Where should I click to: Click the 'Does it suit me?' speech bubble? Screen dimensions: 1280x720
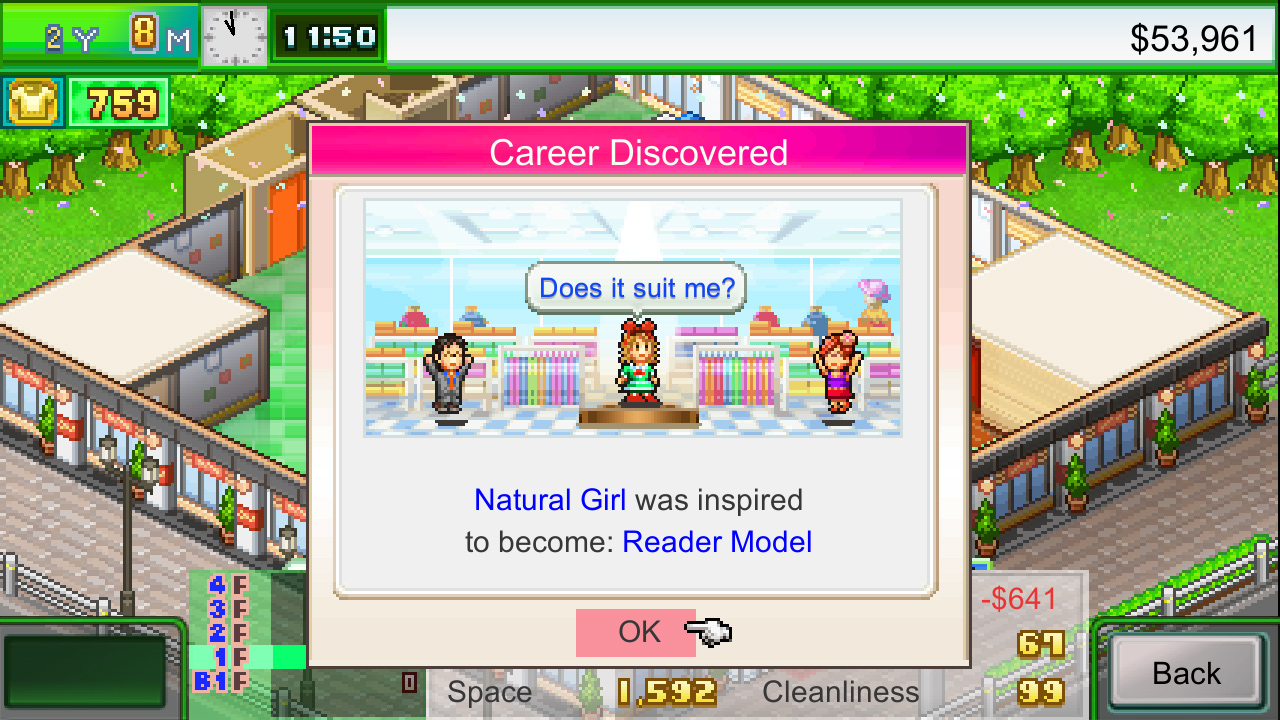pyautogui.click(x=636, y=287)
